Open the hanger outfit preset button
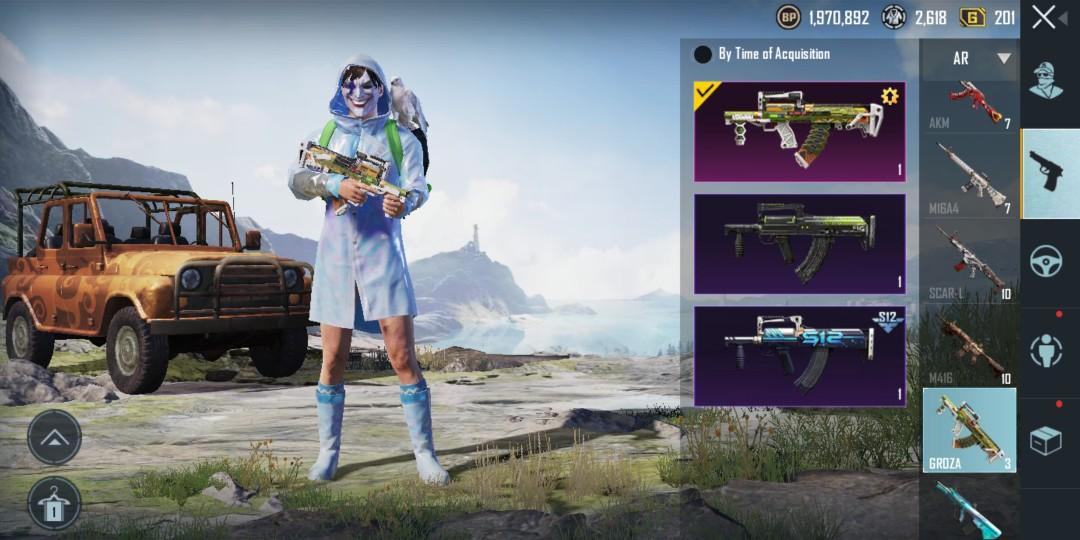 tap(54, 503)
